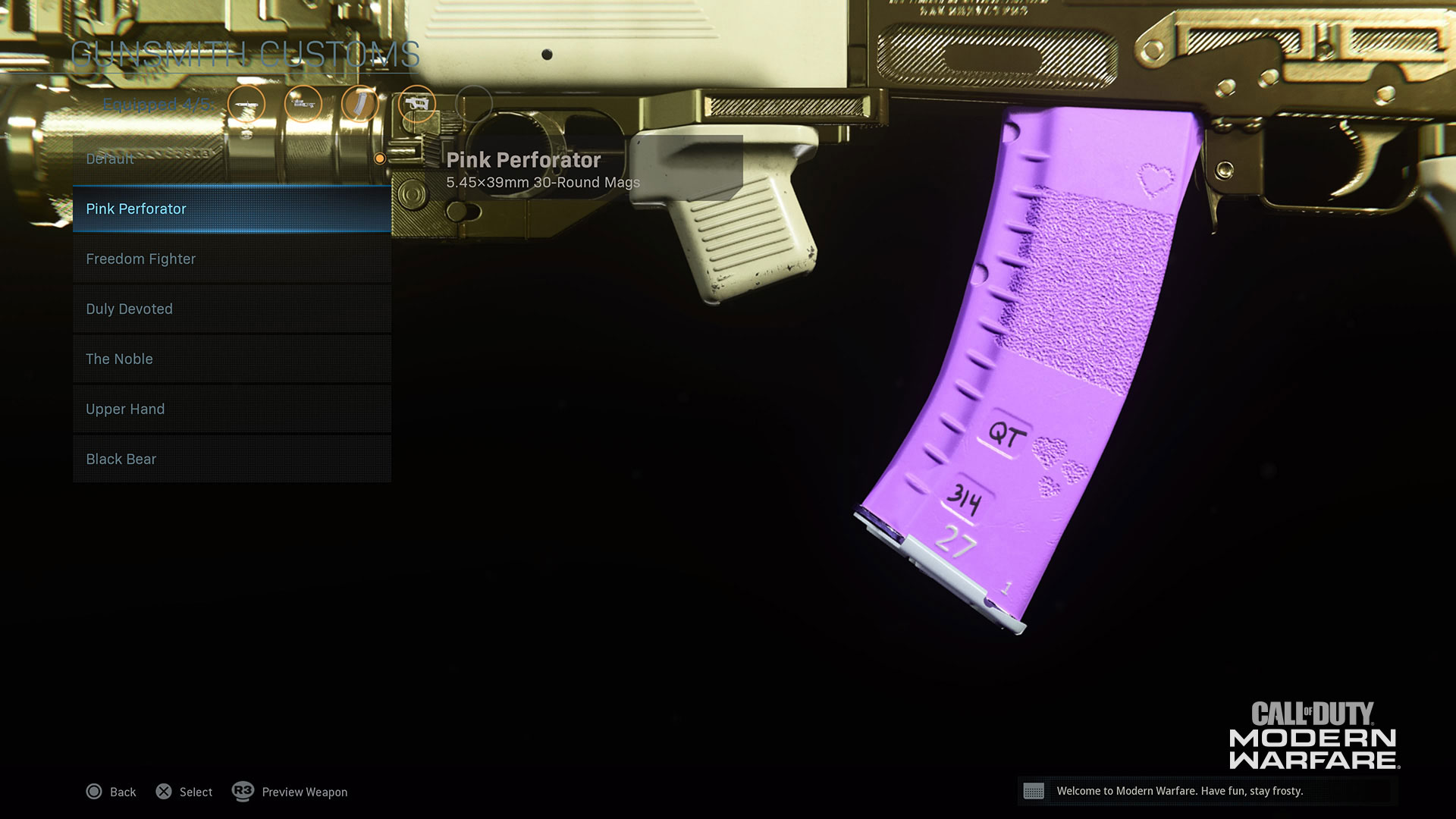Viewport: 1456px width, 819px height.
Task: Select the Duly Devoted option
Action: [129, 309]
